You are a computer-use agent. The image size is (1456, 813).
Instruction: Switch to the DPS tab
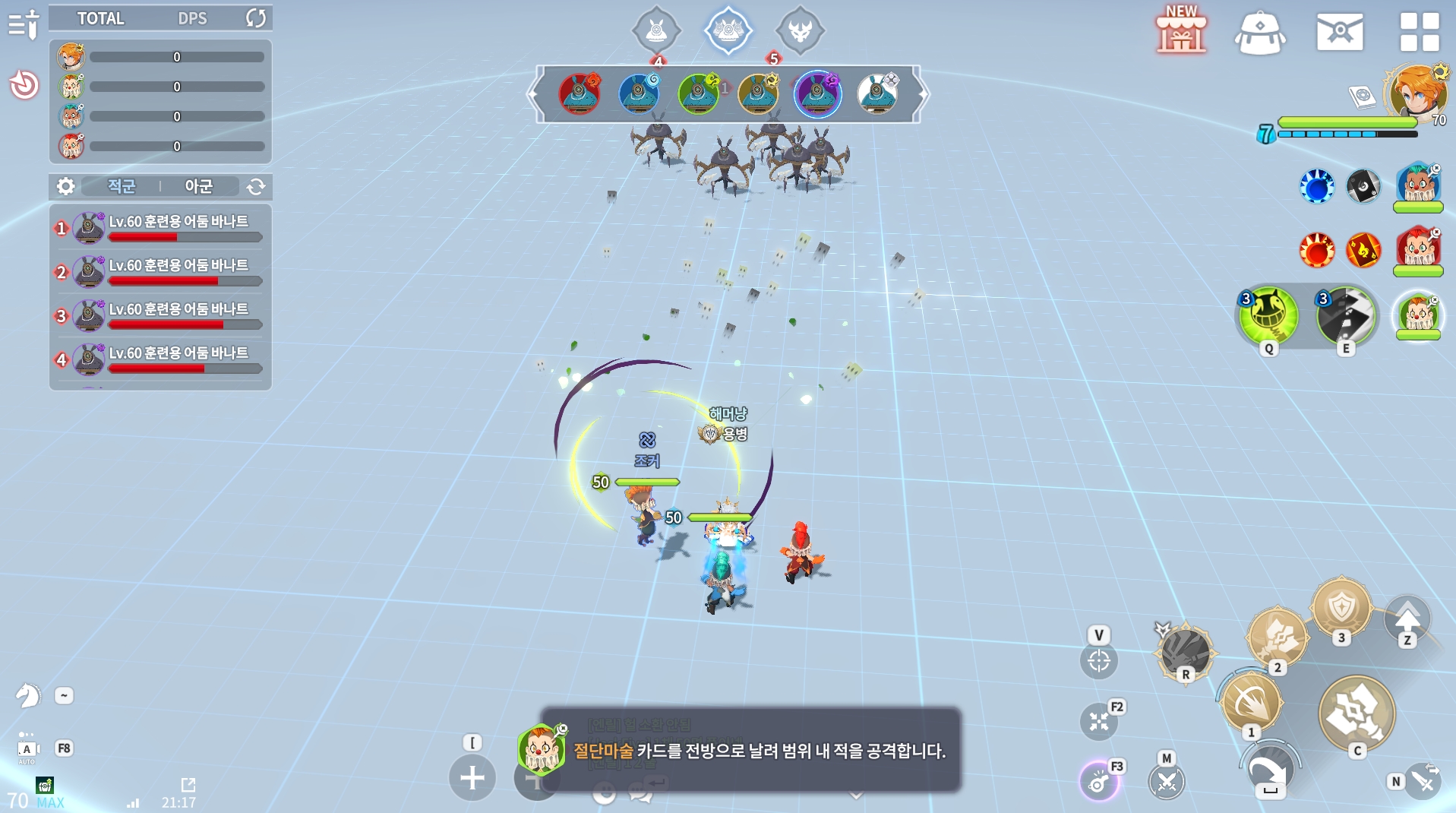point(192,18)
